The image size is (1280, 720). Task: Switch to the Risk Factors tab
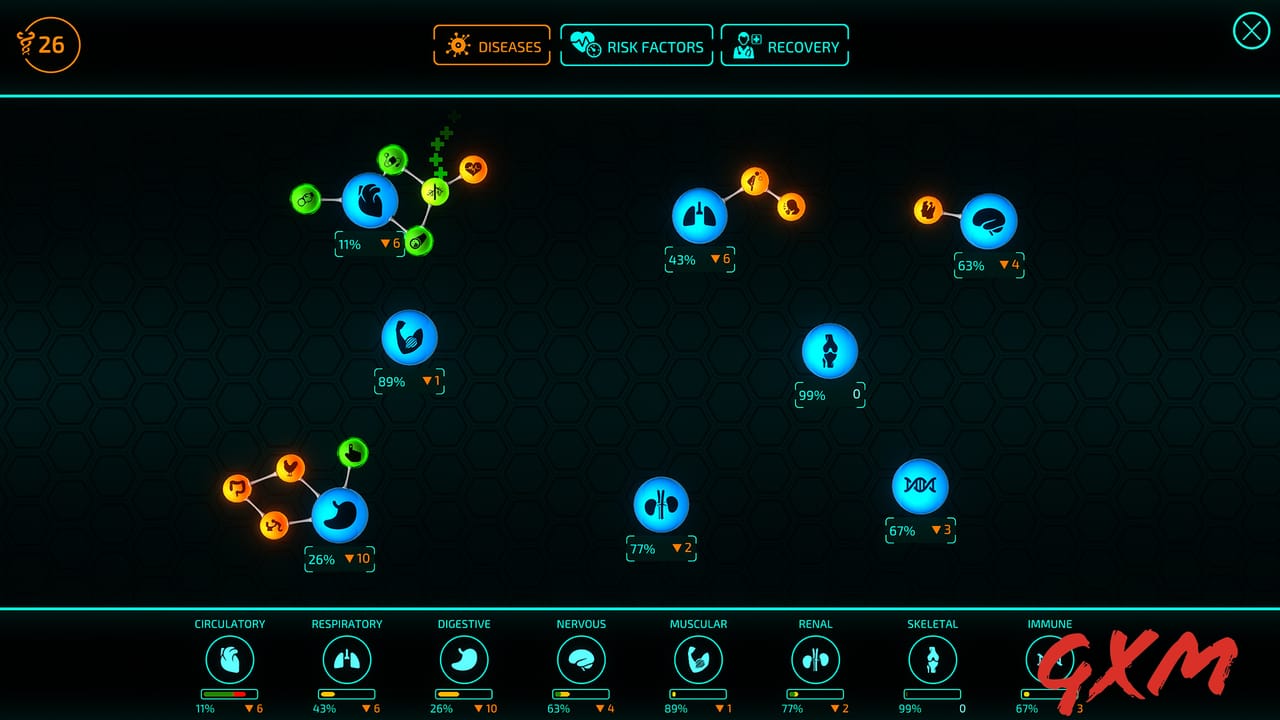[x=637, y=45]
